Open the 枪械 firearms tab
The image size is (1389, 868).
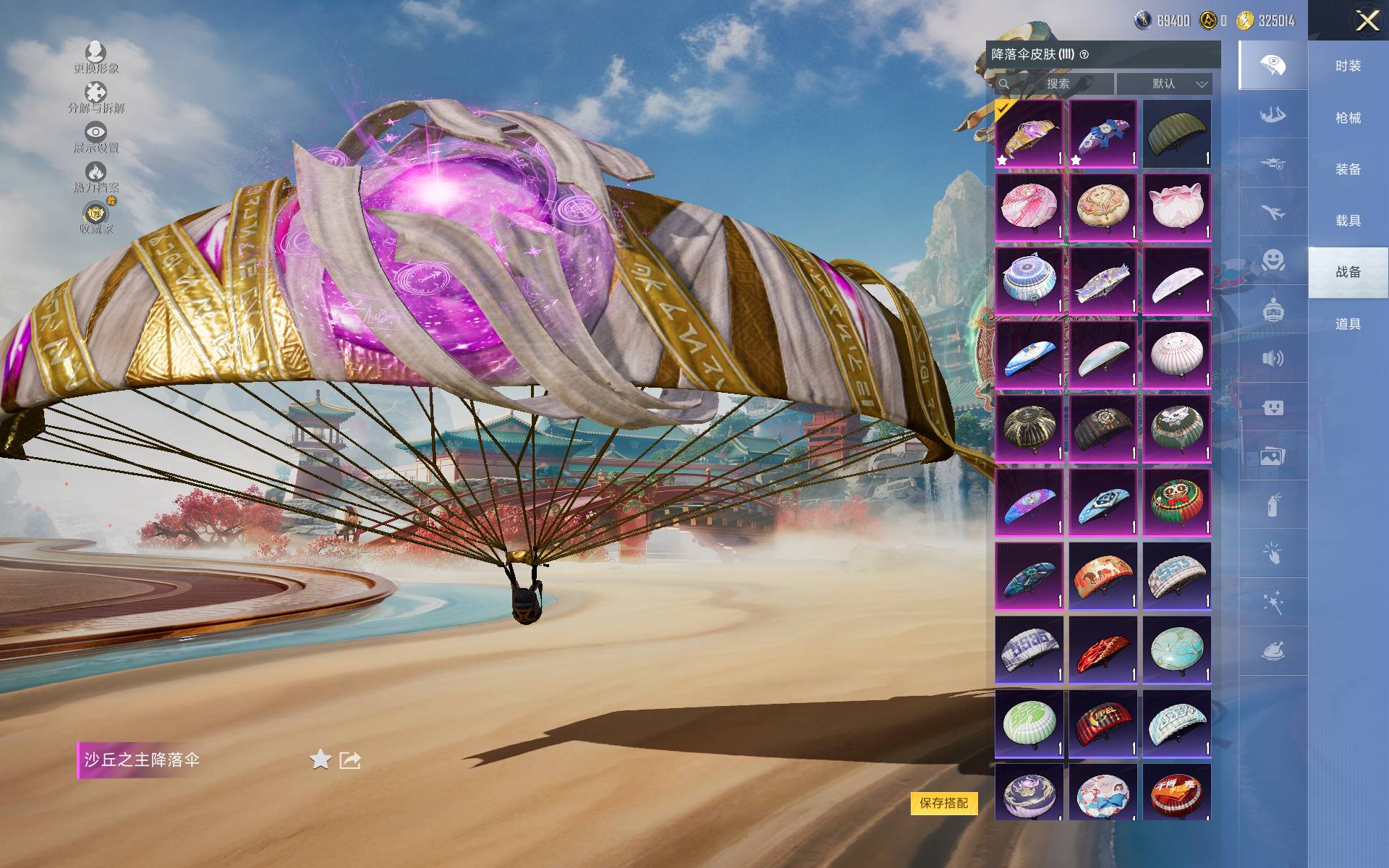[x=1348, y=117]
